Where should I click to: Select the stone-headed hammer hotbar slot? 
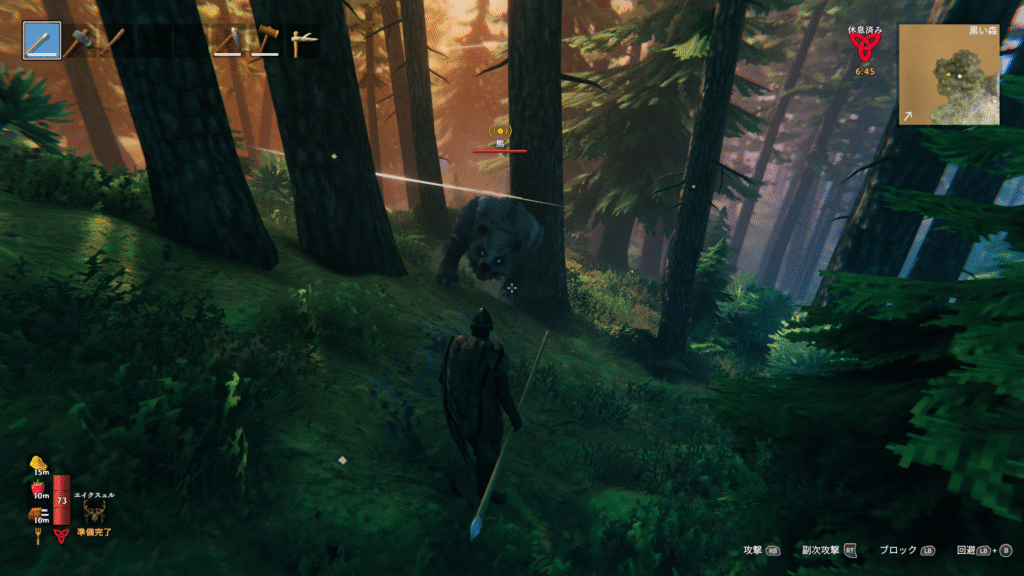(79, 42)
